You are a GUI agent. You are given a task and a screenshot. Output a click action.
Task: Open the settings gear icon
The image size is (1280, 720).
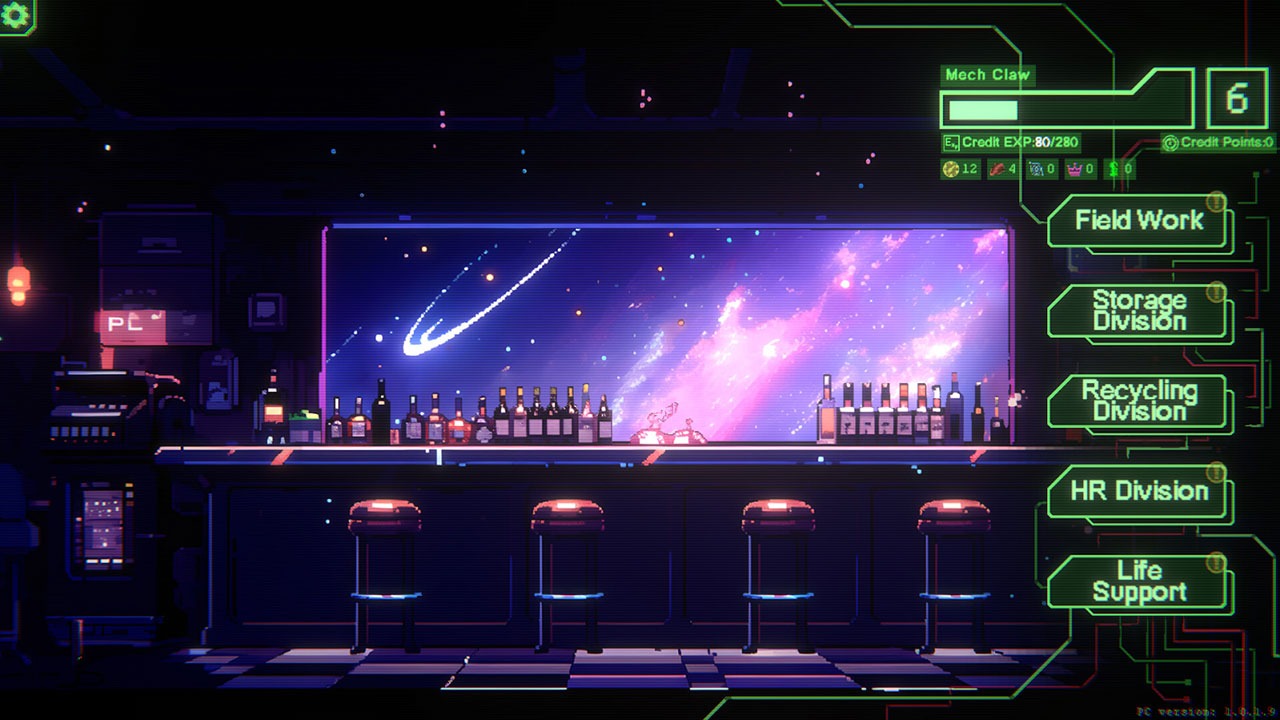pos(15,14)
